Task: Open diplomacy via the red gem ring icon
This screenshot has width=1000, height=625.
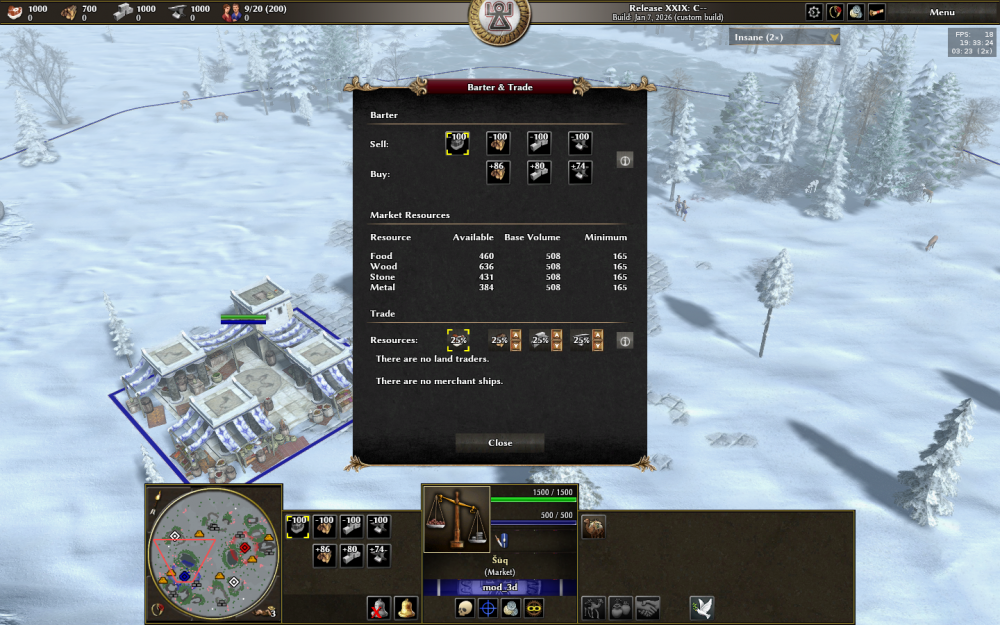Action: click(x=835, y=12)
